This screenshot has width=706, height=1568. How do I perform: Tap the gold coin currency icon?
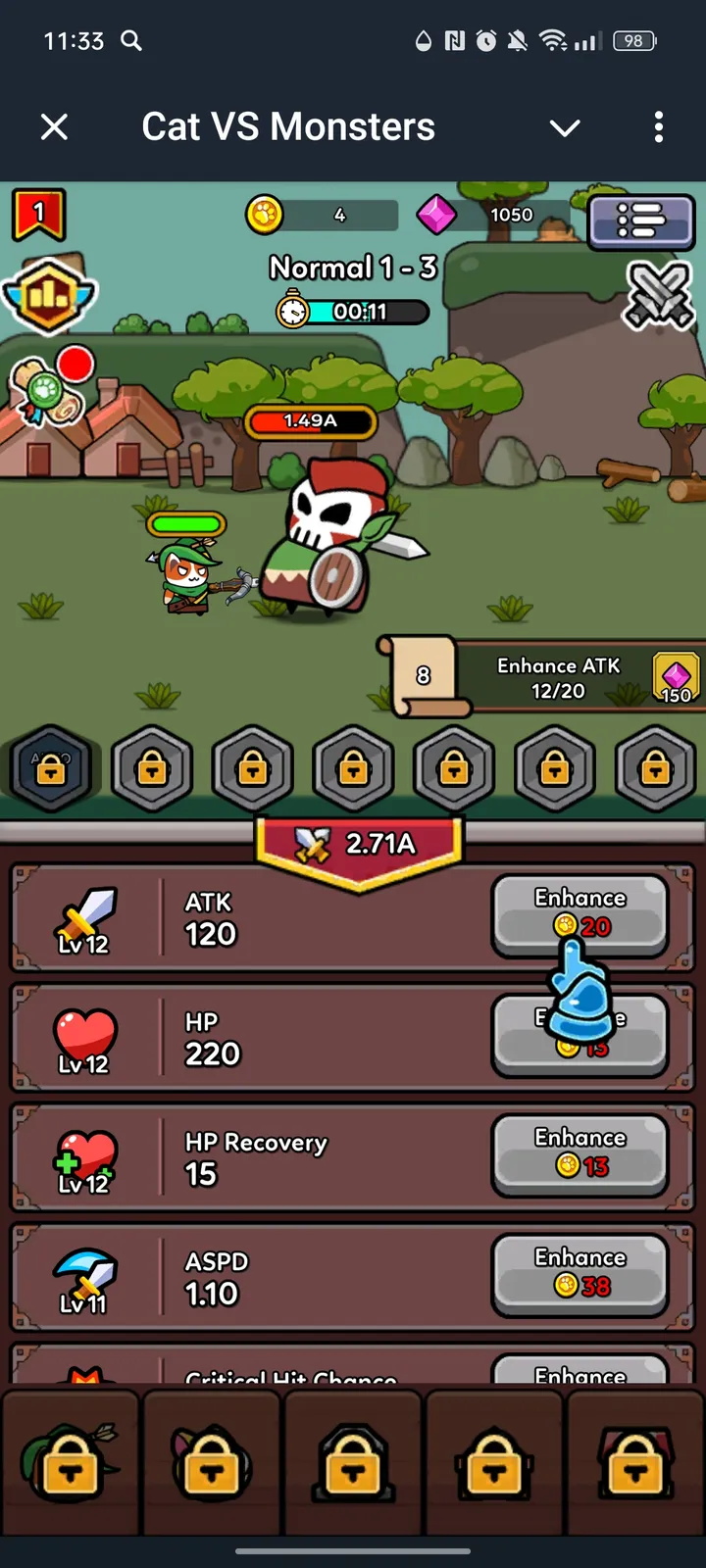click(x=265, y=215)
